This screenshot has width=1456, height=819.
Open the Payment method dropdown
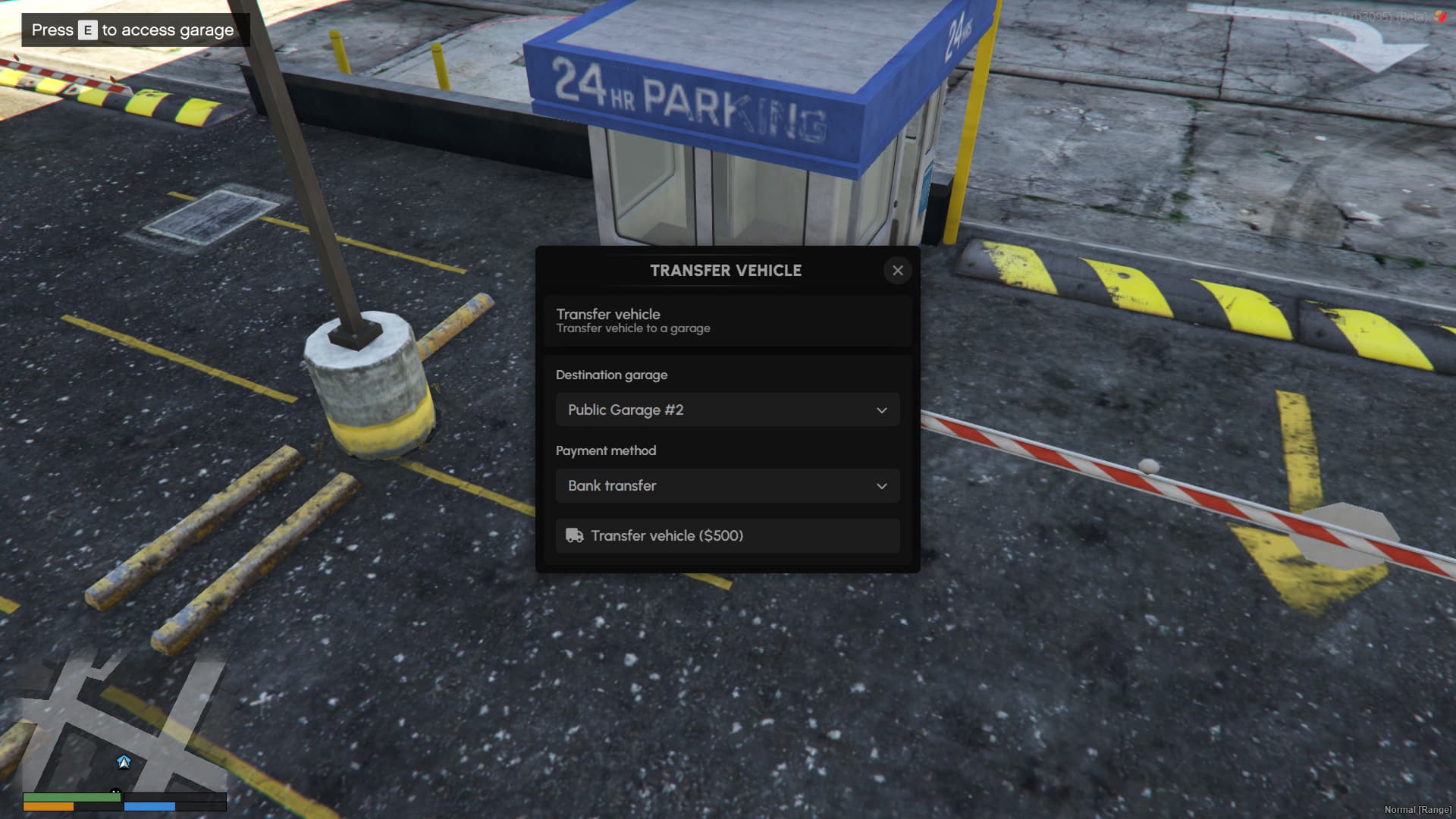pos(726,485)
